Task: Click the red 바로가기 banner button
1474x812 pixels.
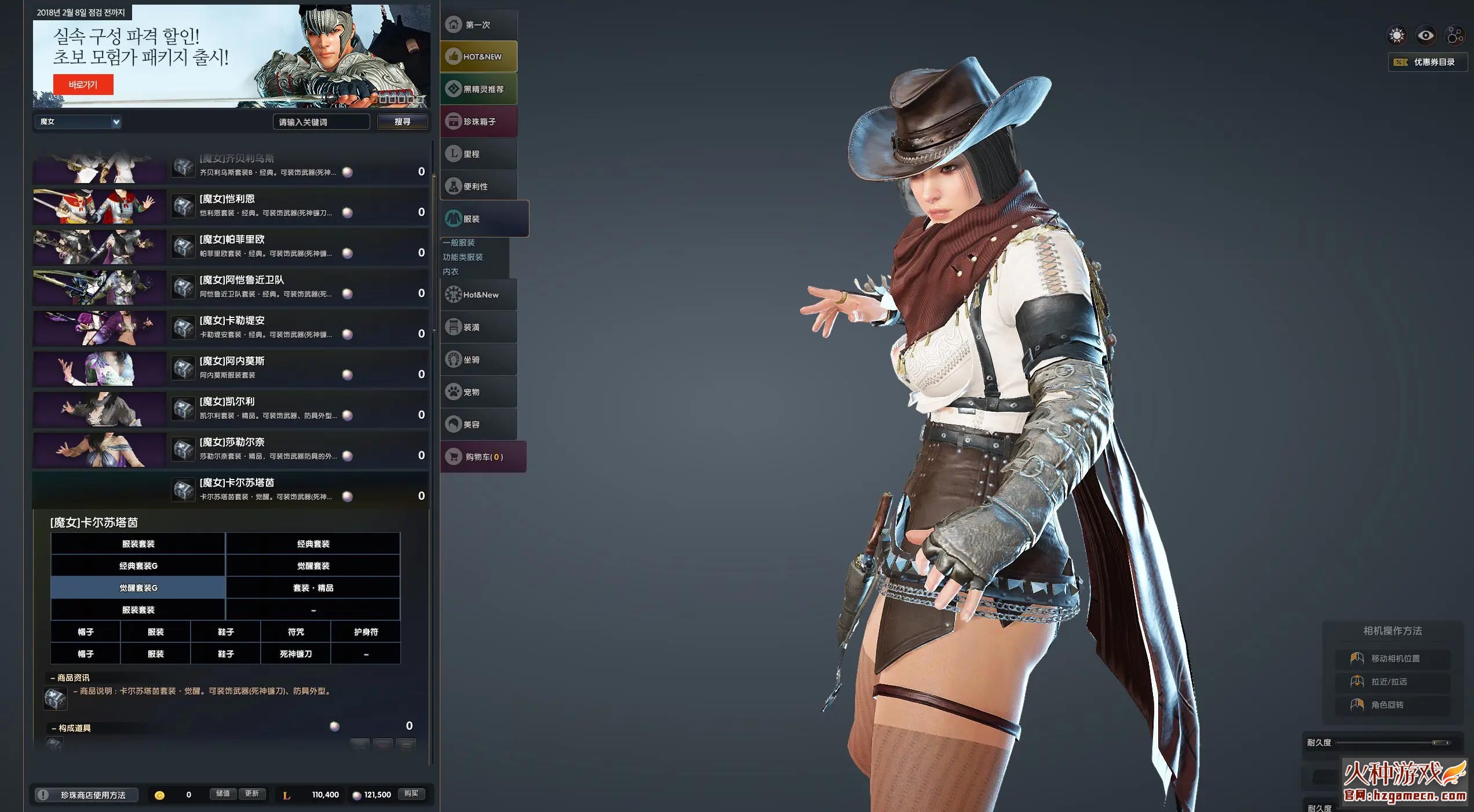Action: (83, 85)
